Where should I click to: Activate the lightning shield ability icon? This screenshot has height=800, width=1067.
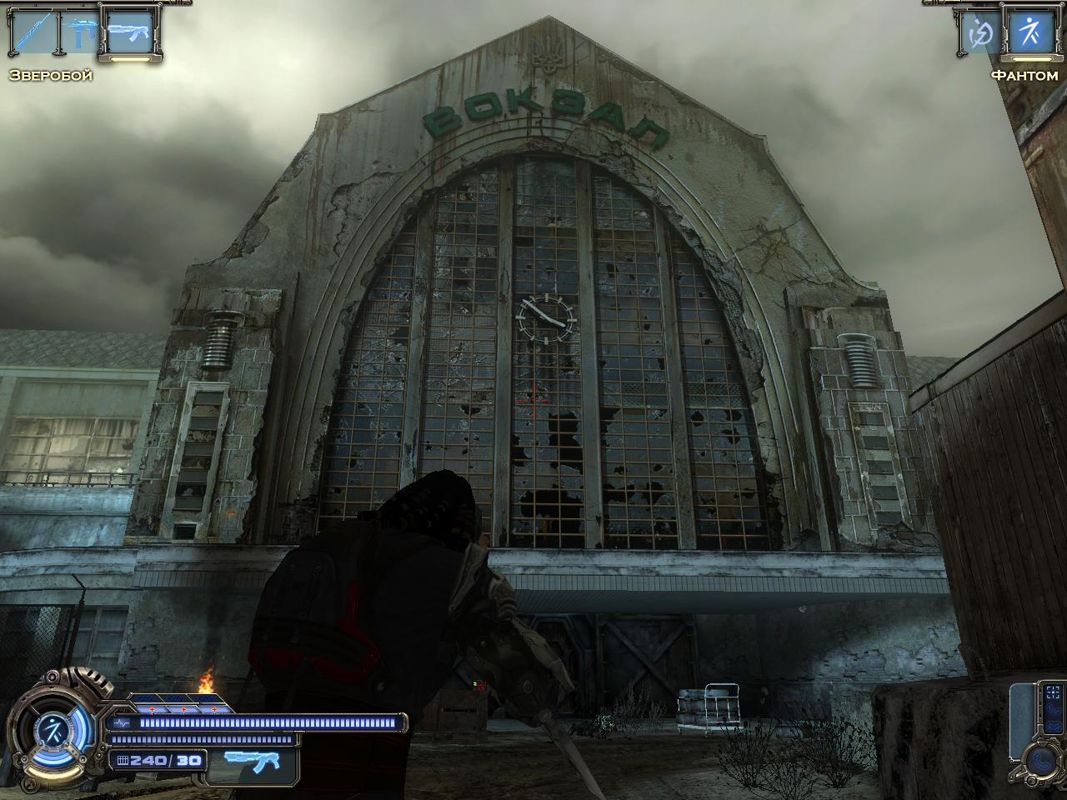(979, 33)
